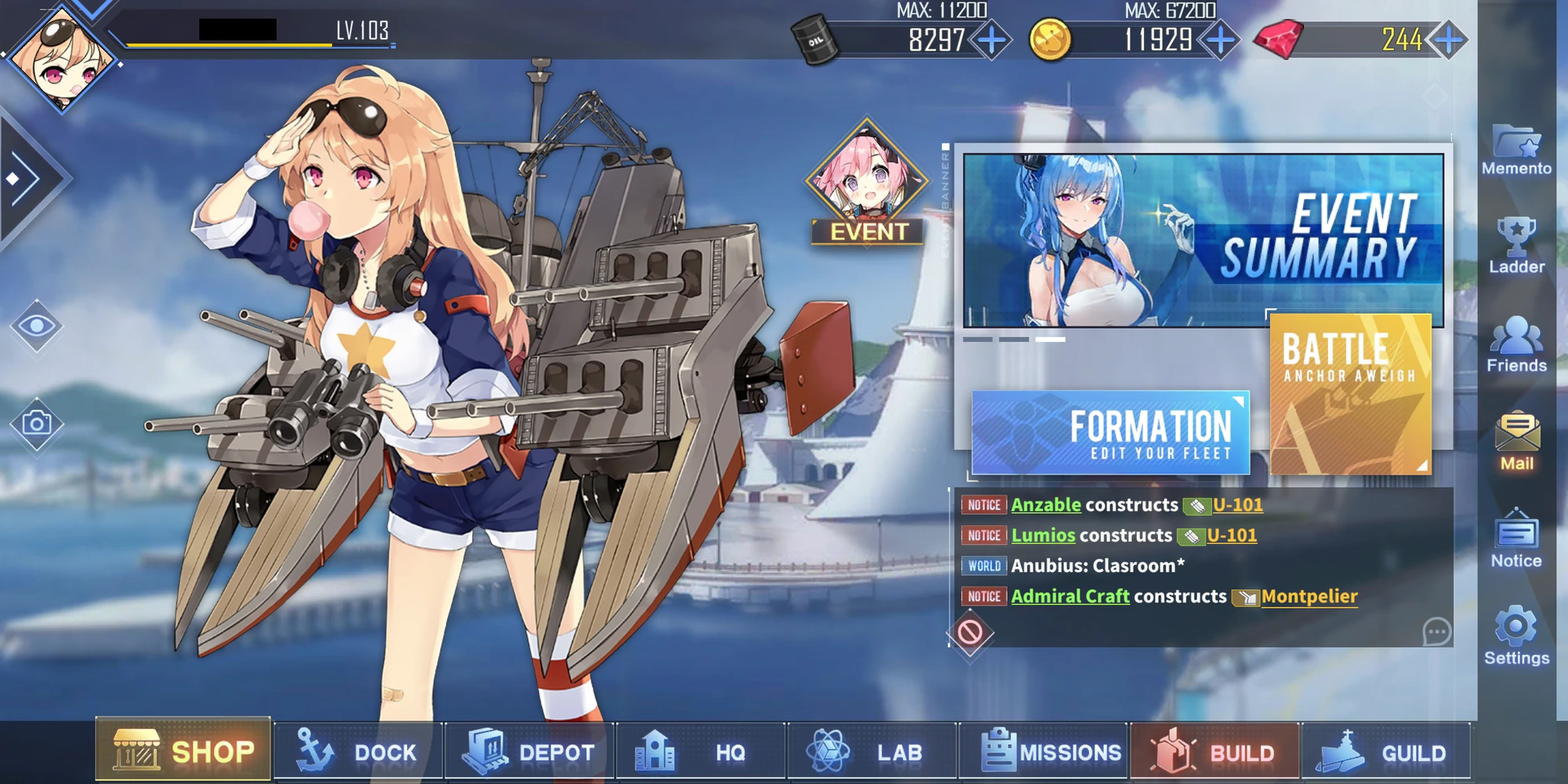Open Anzable's profile link
Screen dimensions: 1568x784
click(1045, 505)
